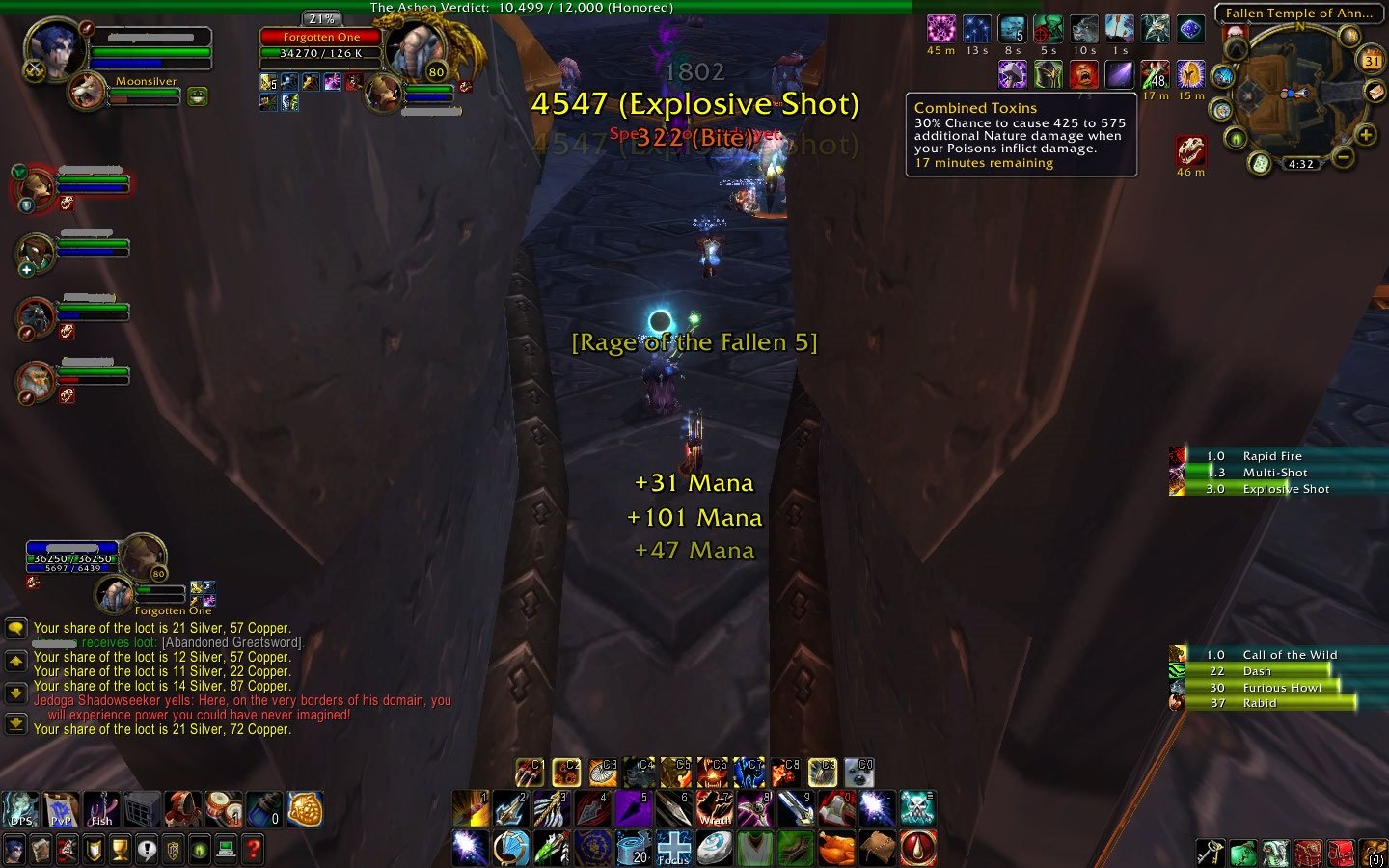The width and height of the screenshot is (1389, 868).
Task: Open the keyring icon beside the bags
Action: click(1211, 851)
